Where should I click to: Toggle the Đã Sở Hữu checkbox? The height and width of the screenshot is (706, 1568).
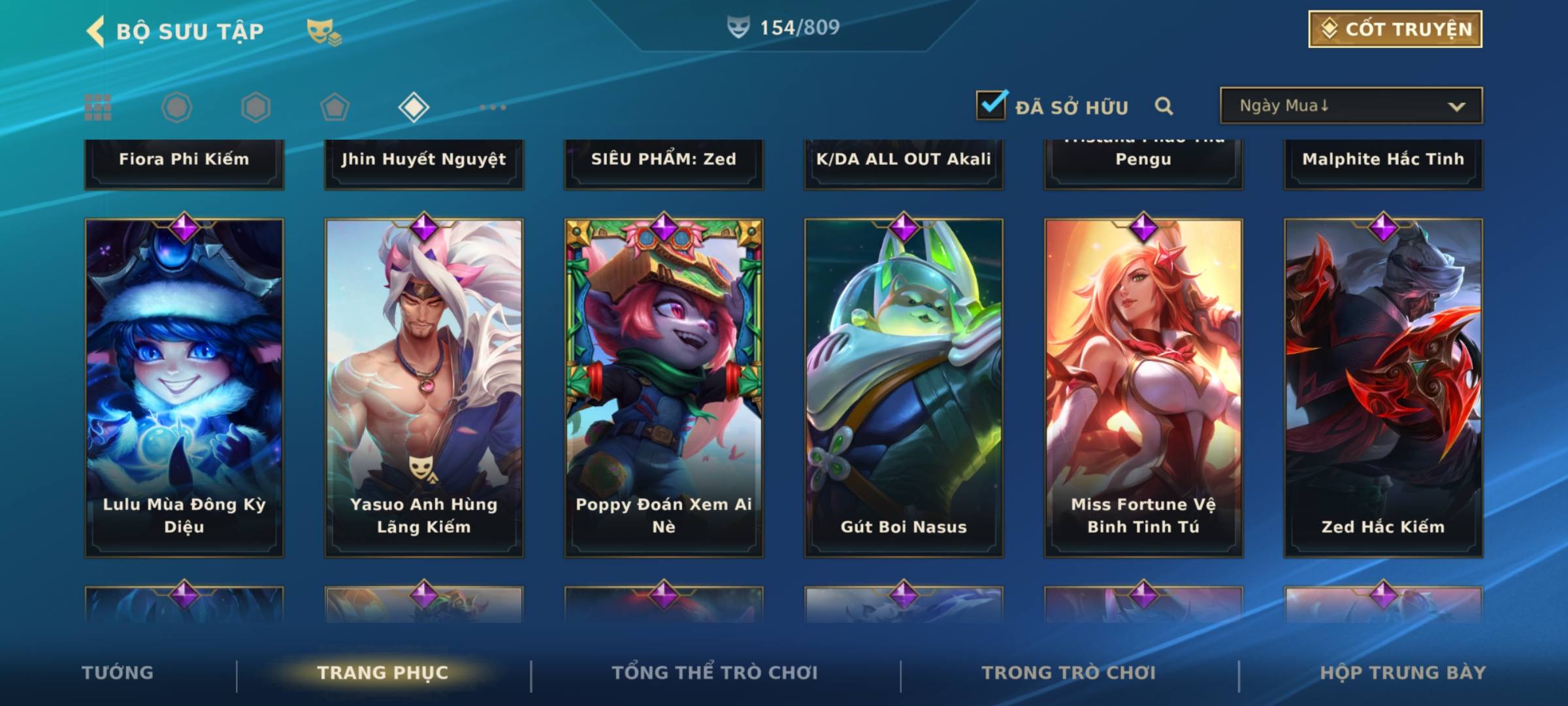point(991,105)
